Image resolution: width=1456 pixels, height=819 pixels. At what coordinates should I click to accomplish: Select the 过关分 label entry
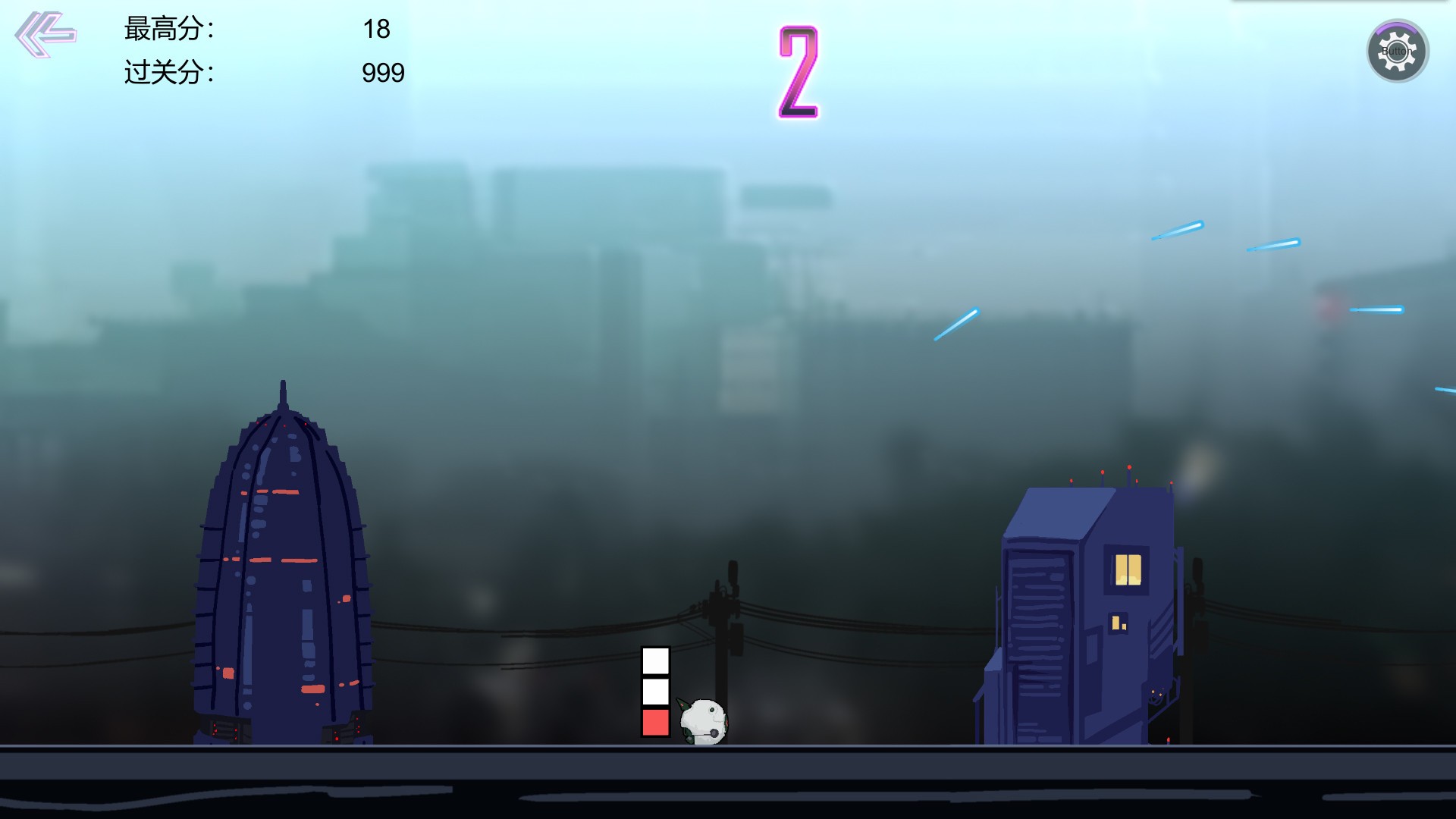[x=167, y=72]
